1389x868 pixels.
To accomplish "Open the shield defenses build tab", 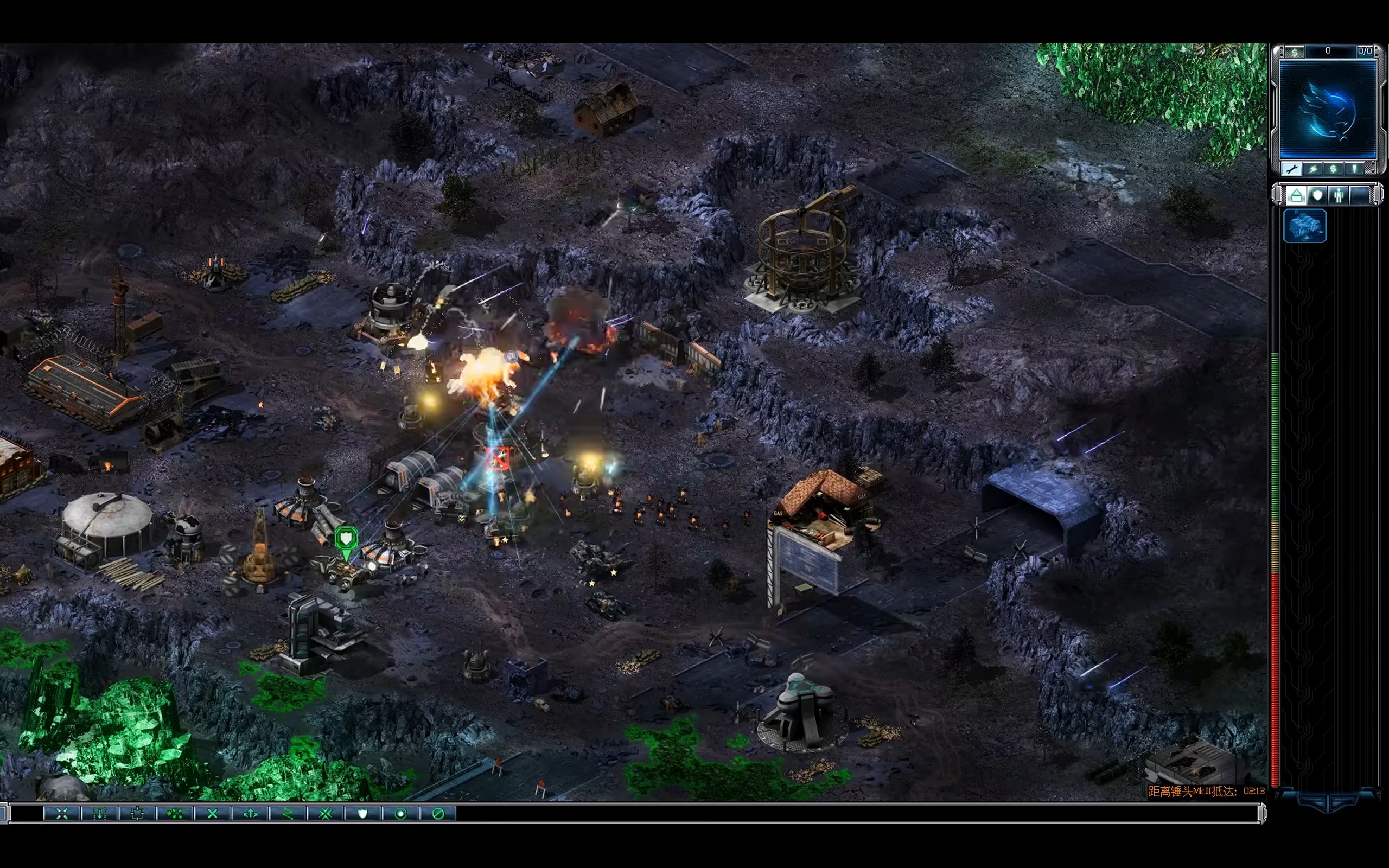I will (x=1318, y=195).
